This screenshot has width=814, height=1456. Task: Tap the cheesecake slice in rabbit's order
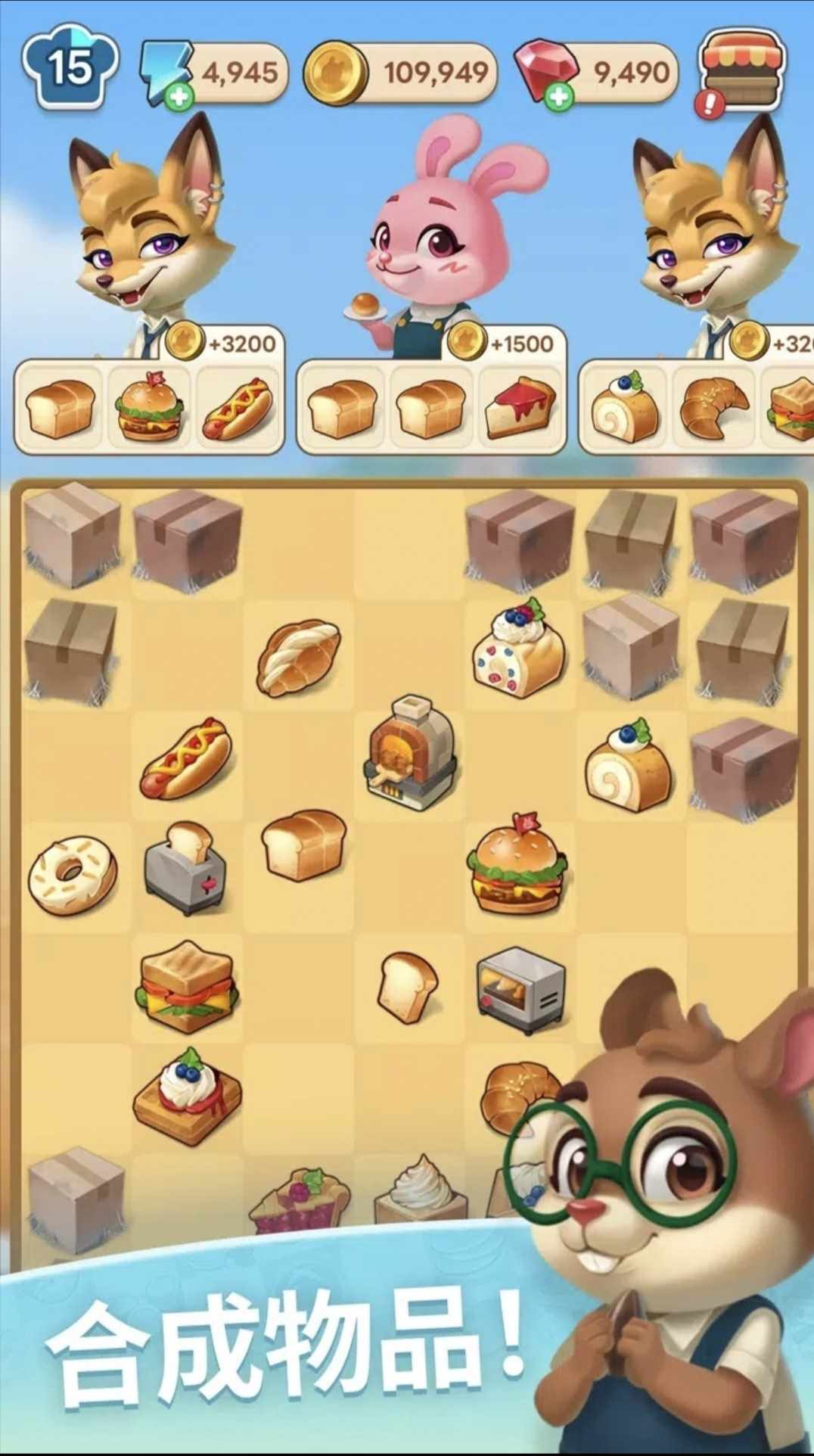520,409
